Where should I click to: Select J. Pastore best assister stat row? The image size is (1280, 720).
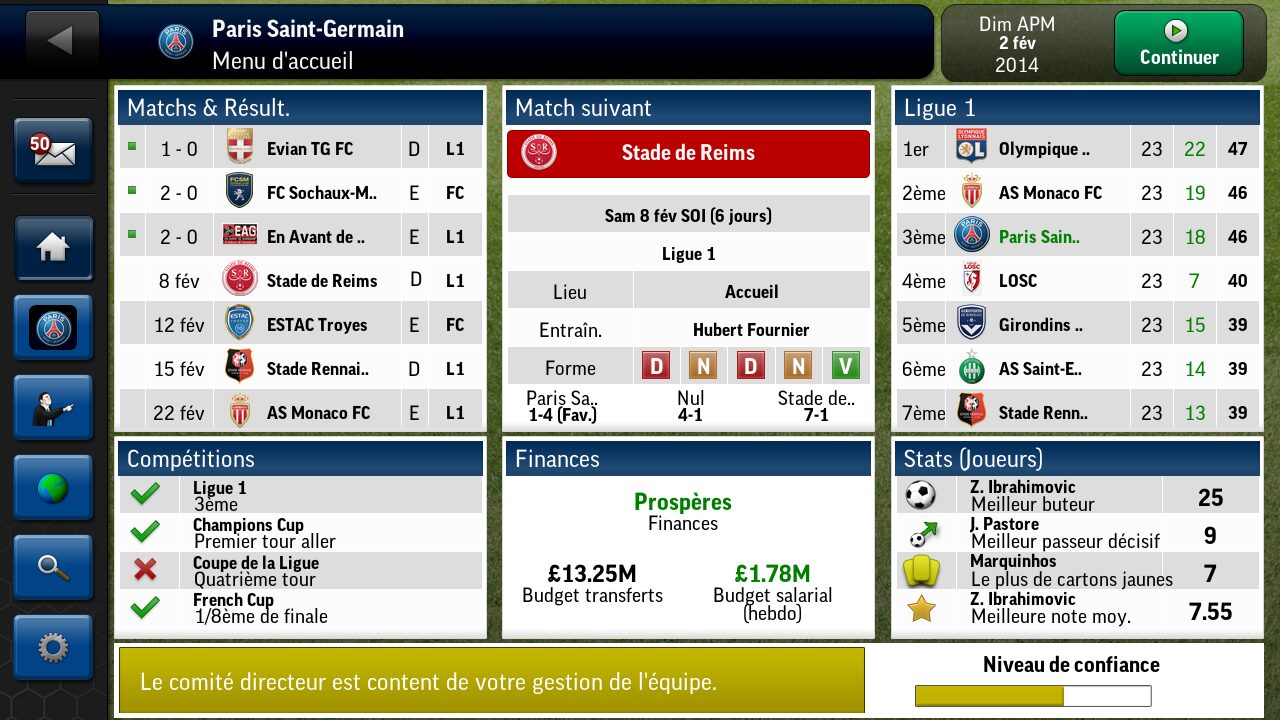[1077, 533]
